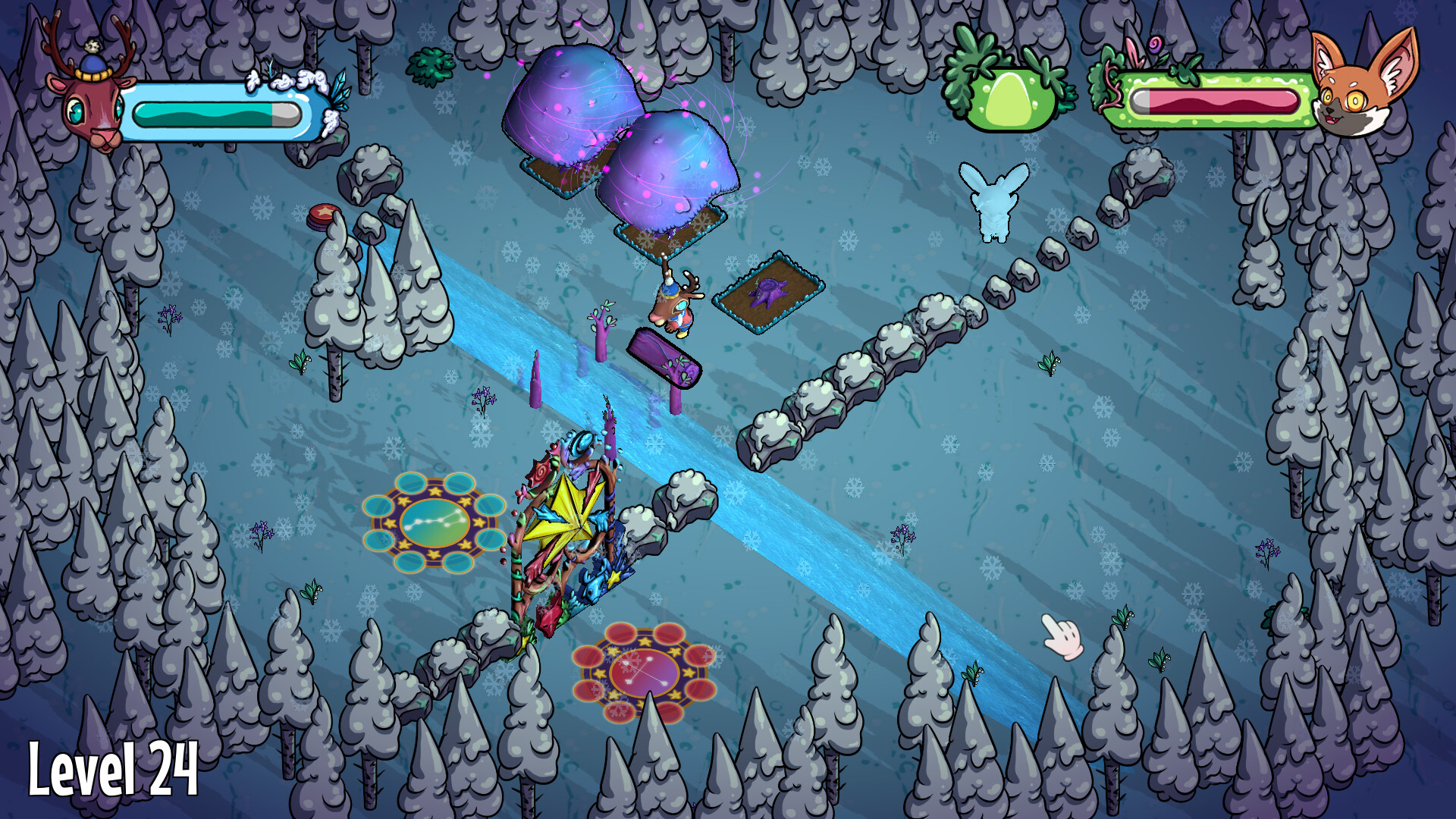Select the yellow star in the portal frame
This screenshot has width=1456, height=819.
click(x=576, y=519)
